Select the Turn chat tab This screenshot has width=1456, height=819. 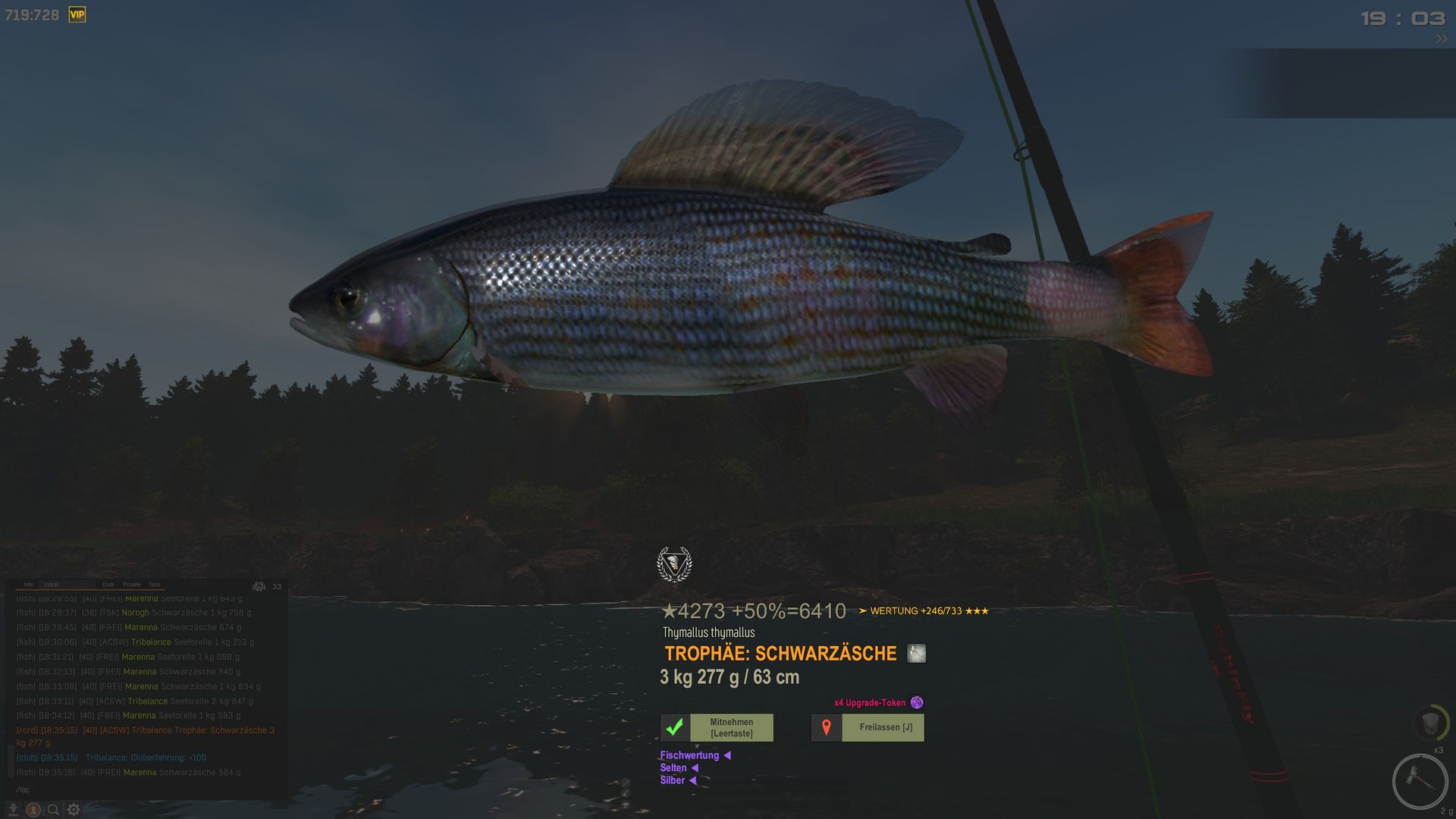tap(154, 585)
